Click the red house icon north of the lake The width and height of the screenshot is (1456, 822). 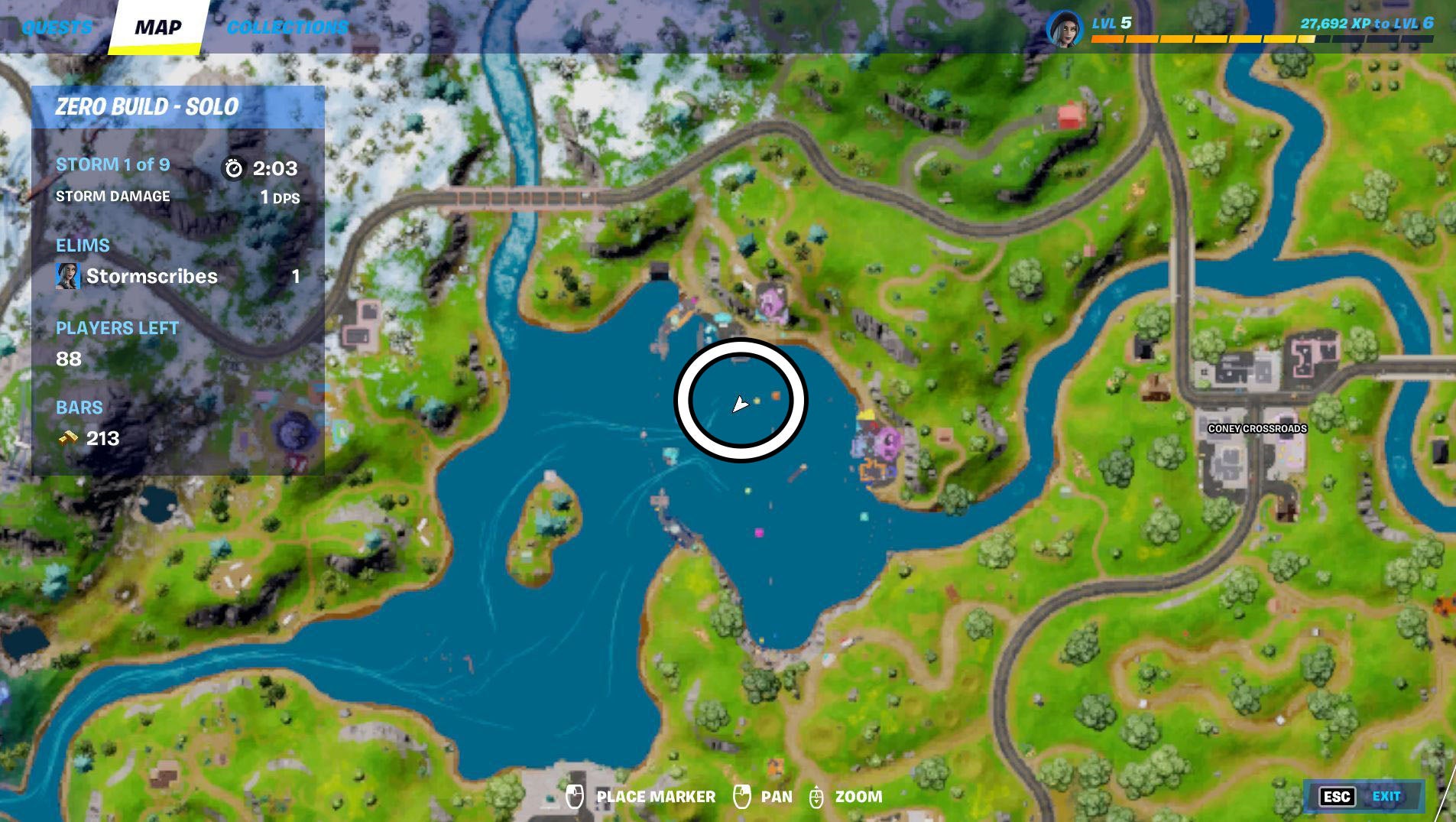pyautogui.click(x=1071, y=115)
